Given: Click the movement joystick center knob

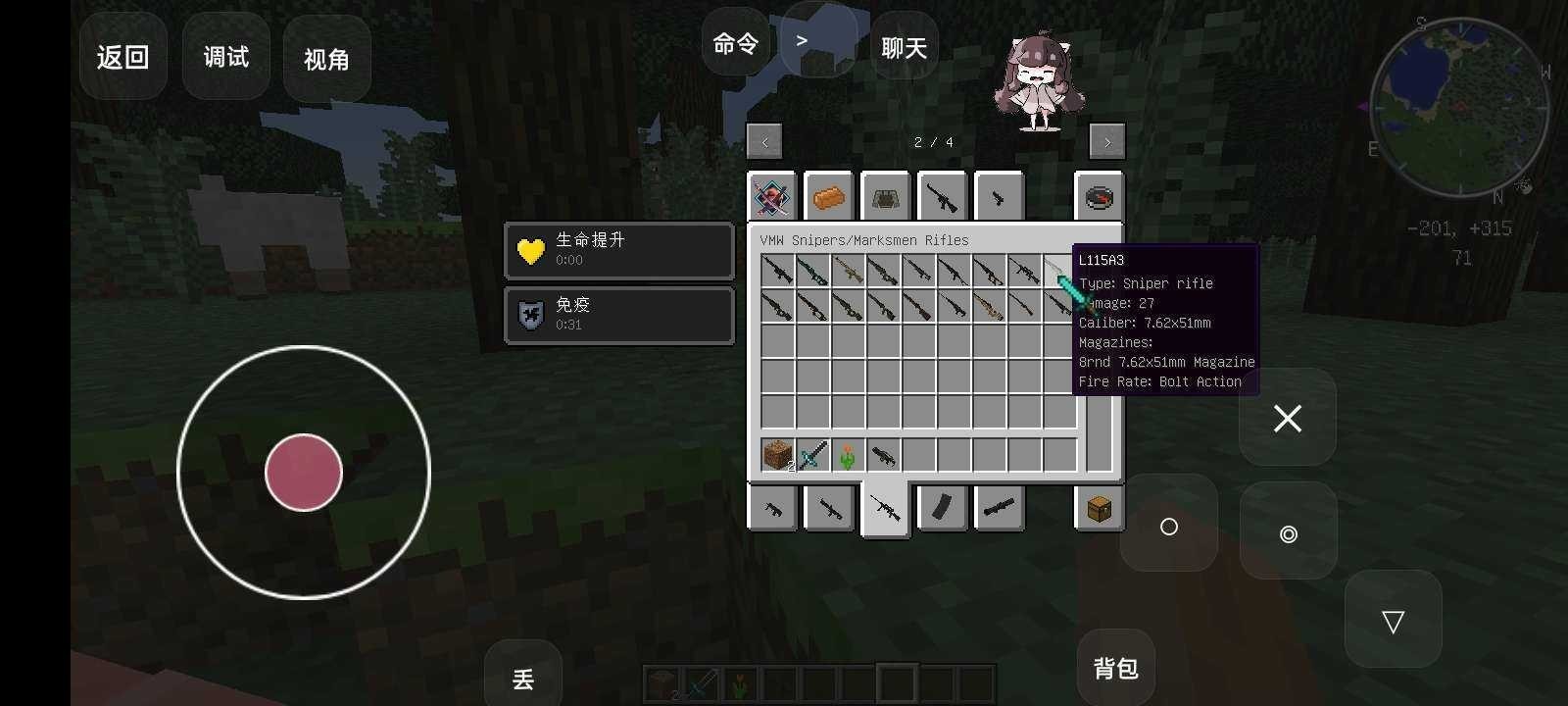Looking at the screenshot, I should pyautogui.click(x=303, y=473).
